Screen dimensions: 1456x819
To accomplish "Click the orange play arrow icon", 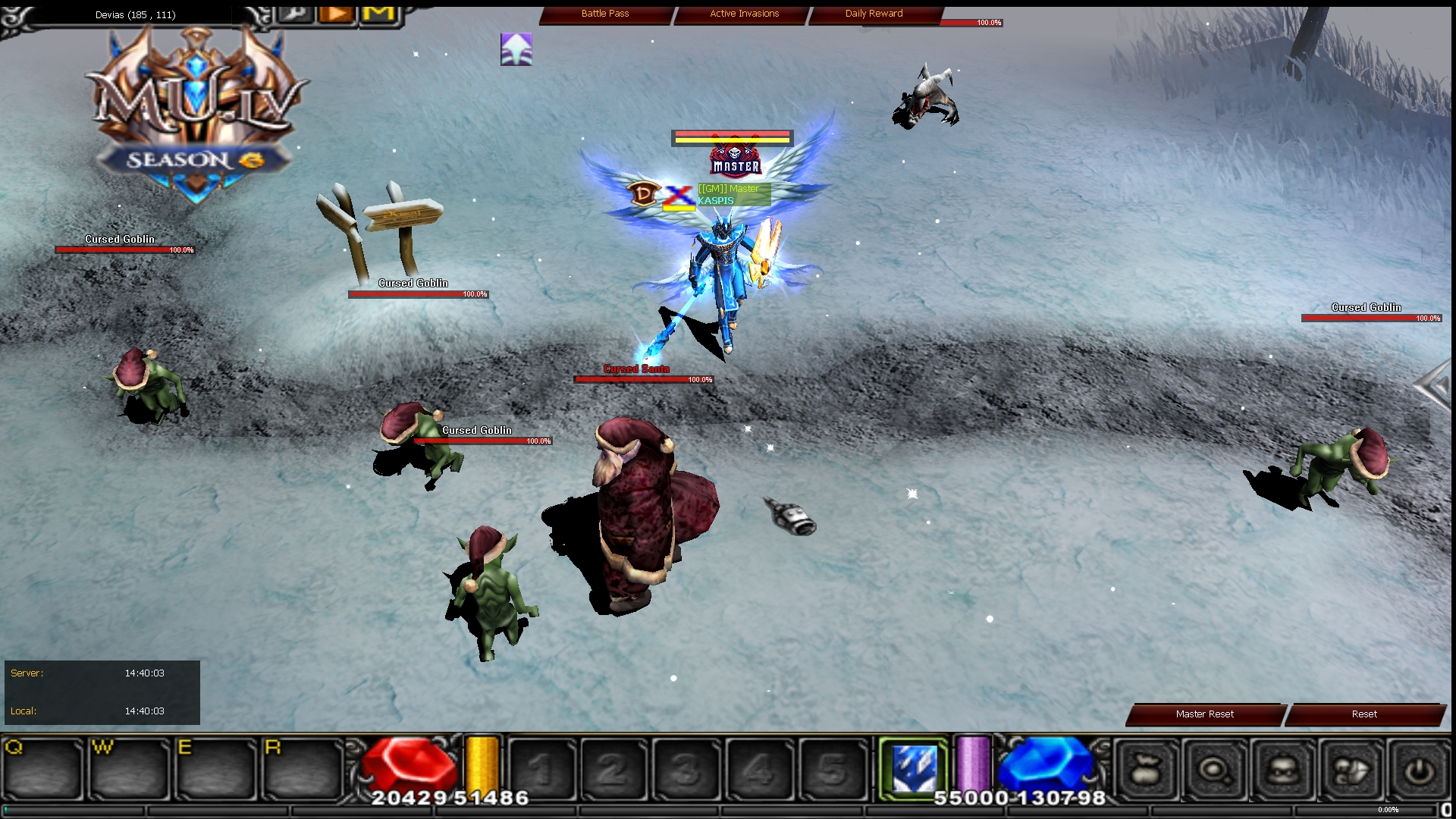I will 336,13.
